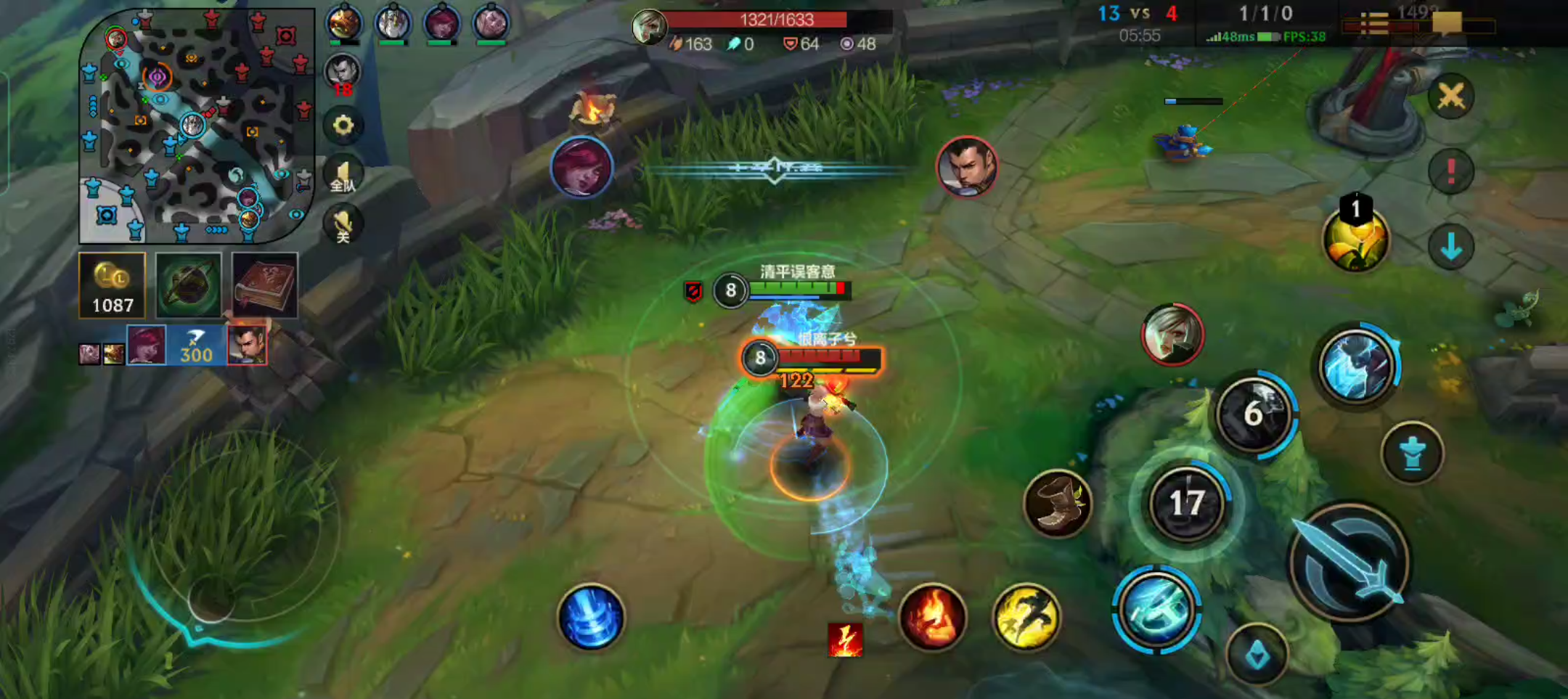This screenshot has width=1568, height=699.
Task: Use the boots active item
Action: point(1058,504)
